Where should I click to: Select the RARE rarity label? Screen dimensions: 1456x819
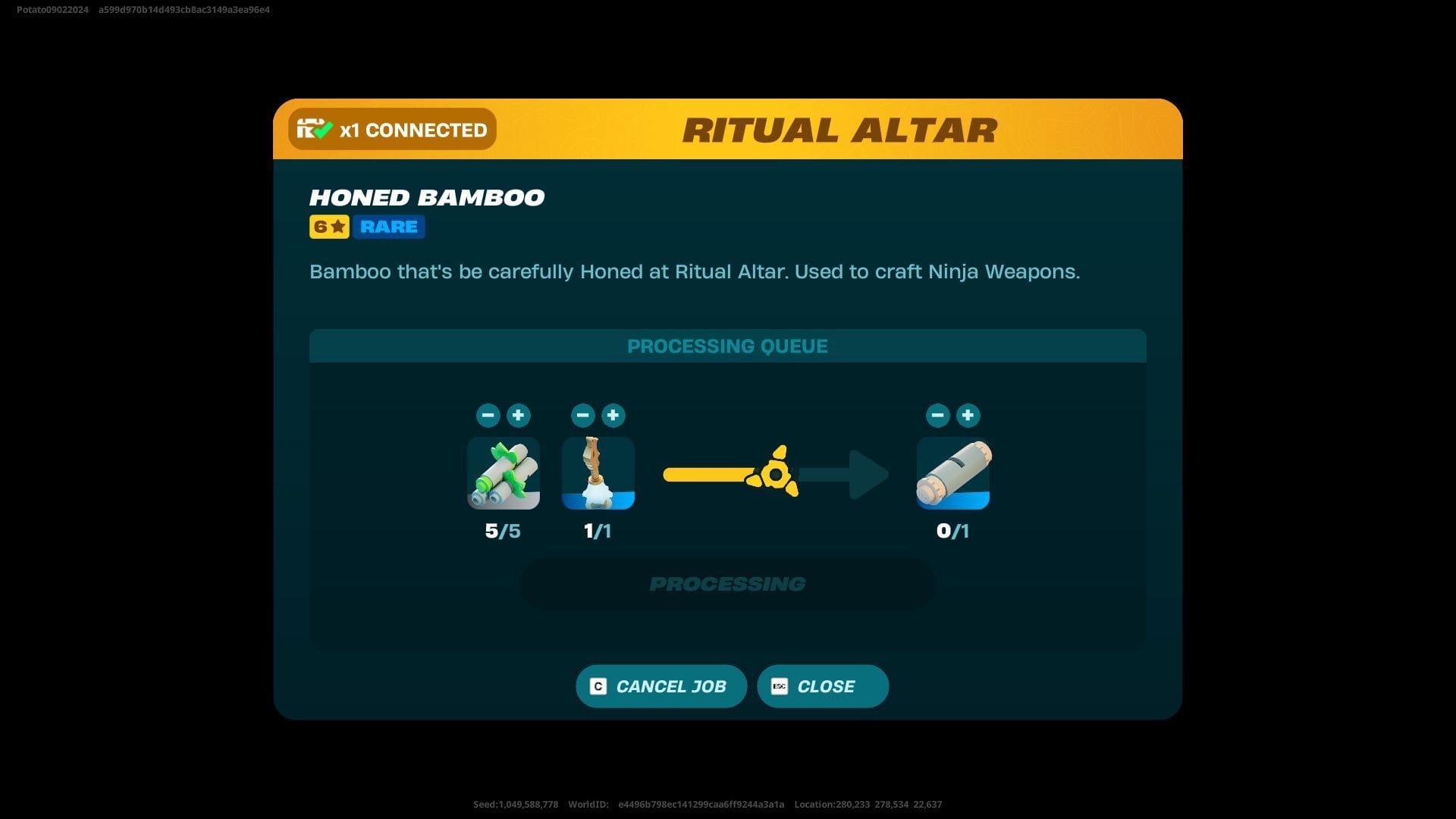click(x=388, y=226)
